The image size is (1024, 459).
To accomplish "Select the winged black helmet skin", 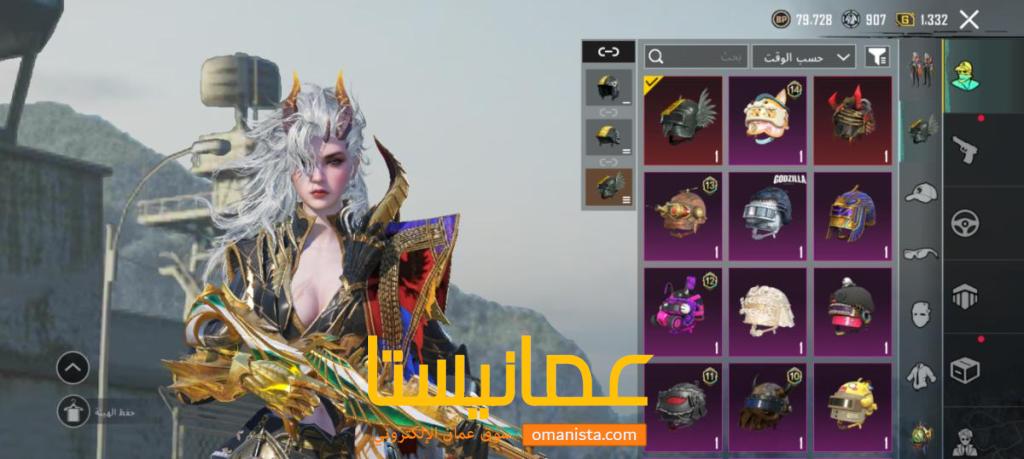I will 681,120.
